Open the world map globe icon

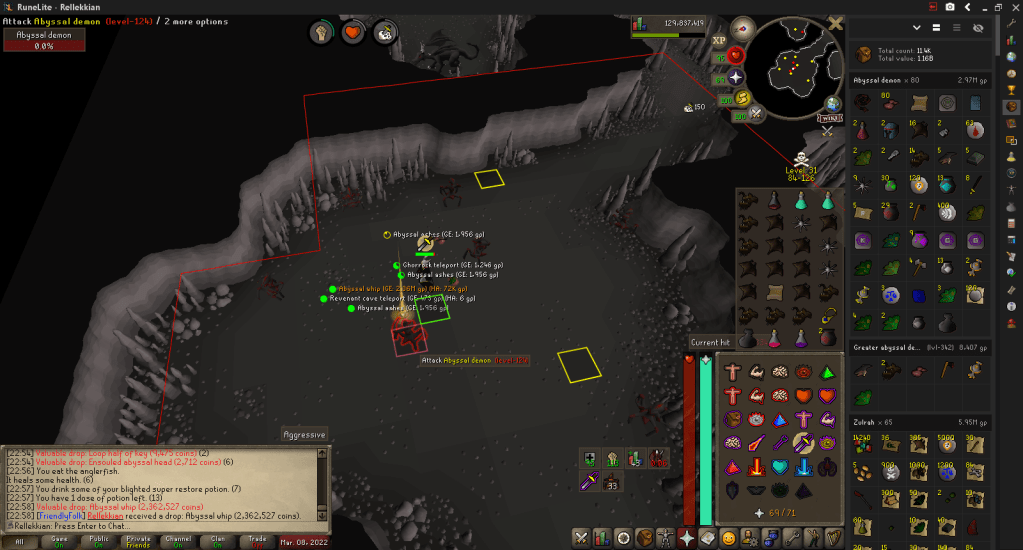[x=832, y=104]
